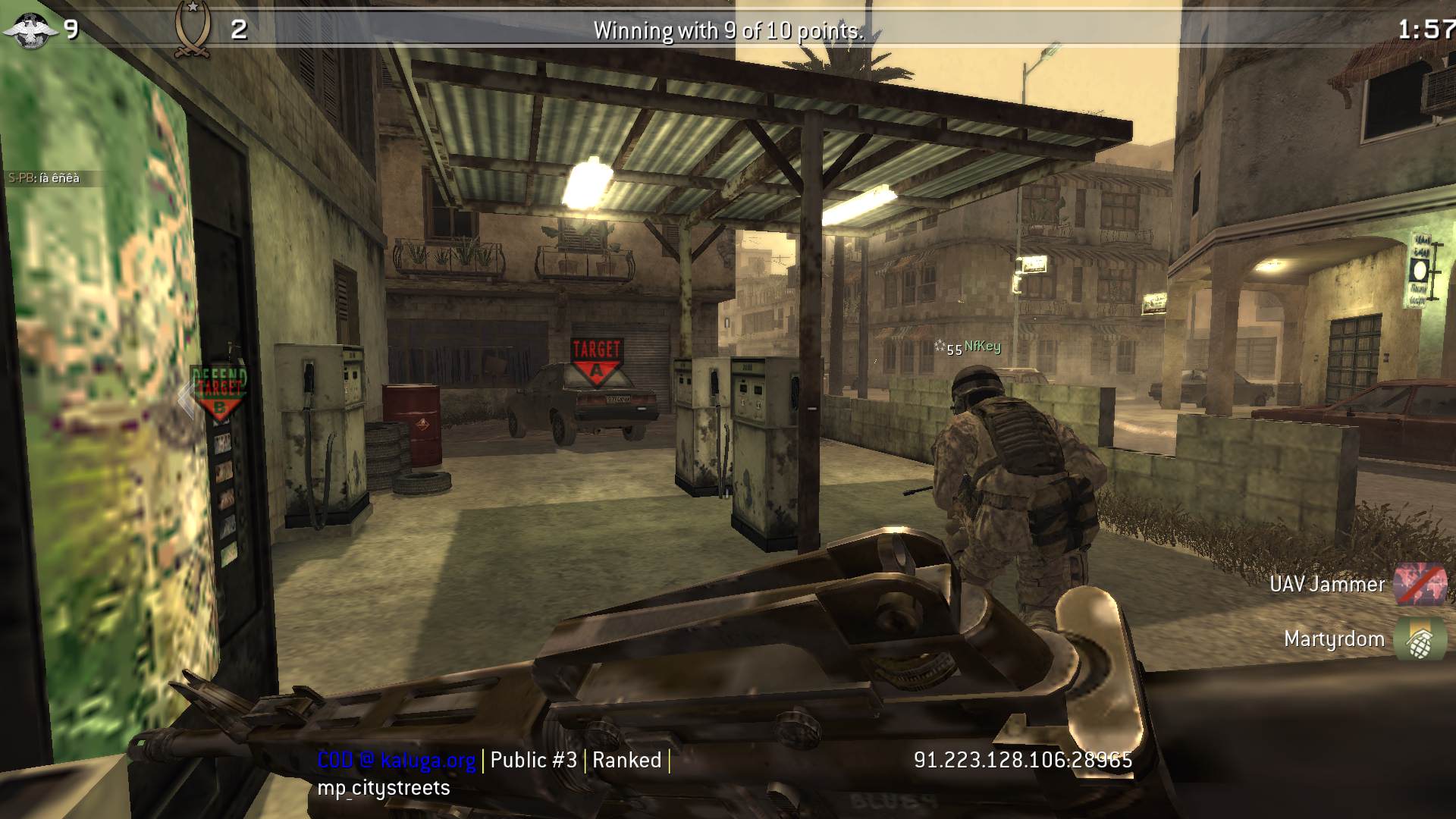Click the star icon beside NfKey's name
This screenshot has height=819, width=1456.
pyautogui.click(x=943, y=345)
